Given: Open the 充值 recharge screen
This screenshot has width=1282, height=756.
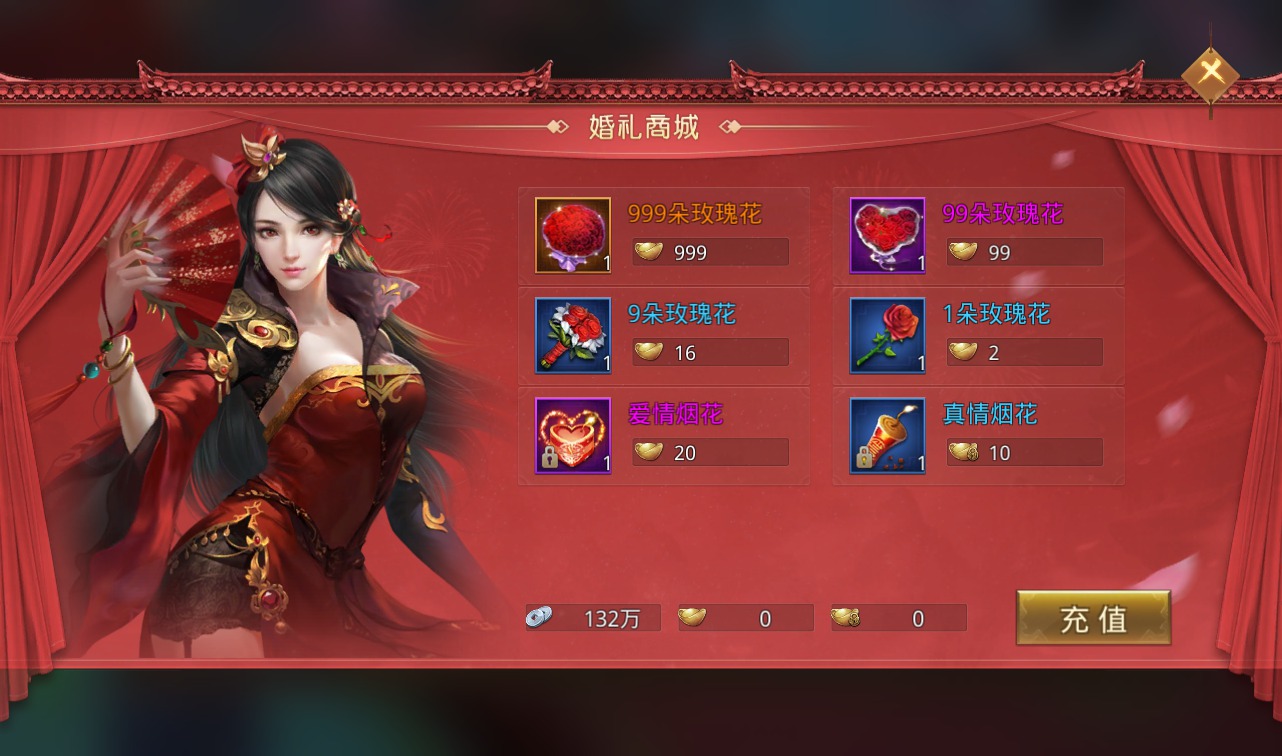Looking at the screenshot, I should coord(1093,618).
